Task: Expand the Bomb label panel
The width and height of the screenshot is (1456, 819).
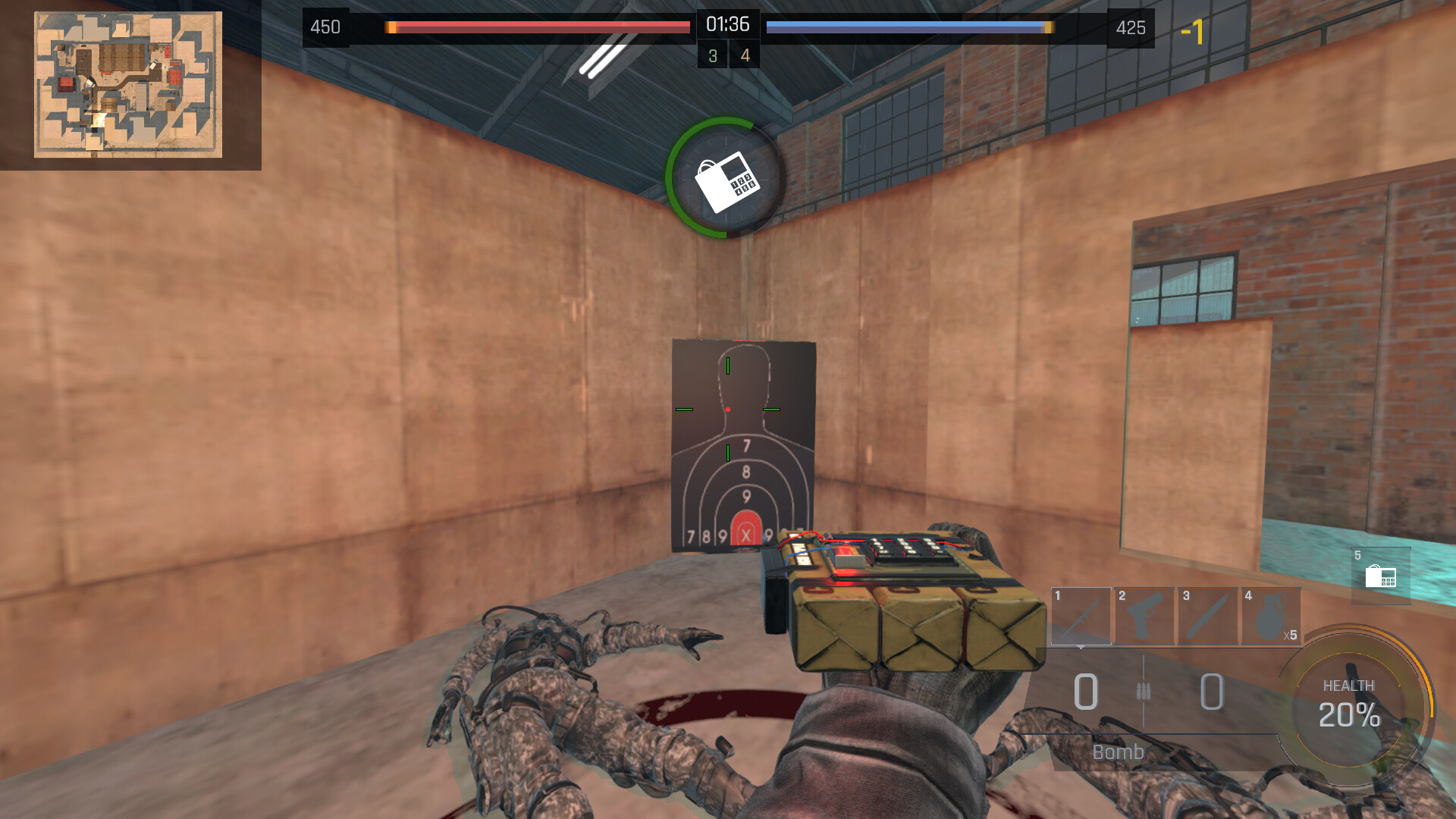Action: [x=1118, y=752]
